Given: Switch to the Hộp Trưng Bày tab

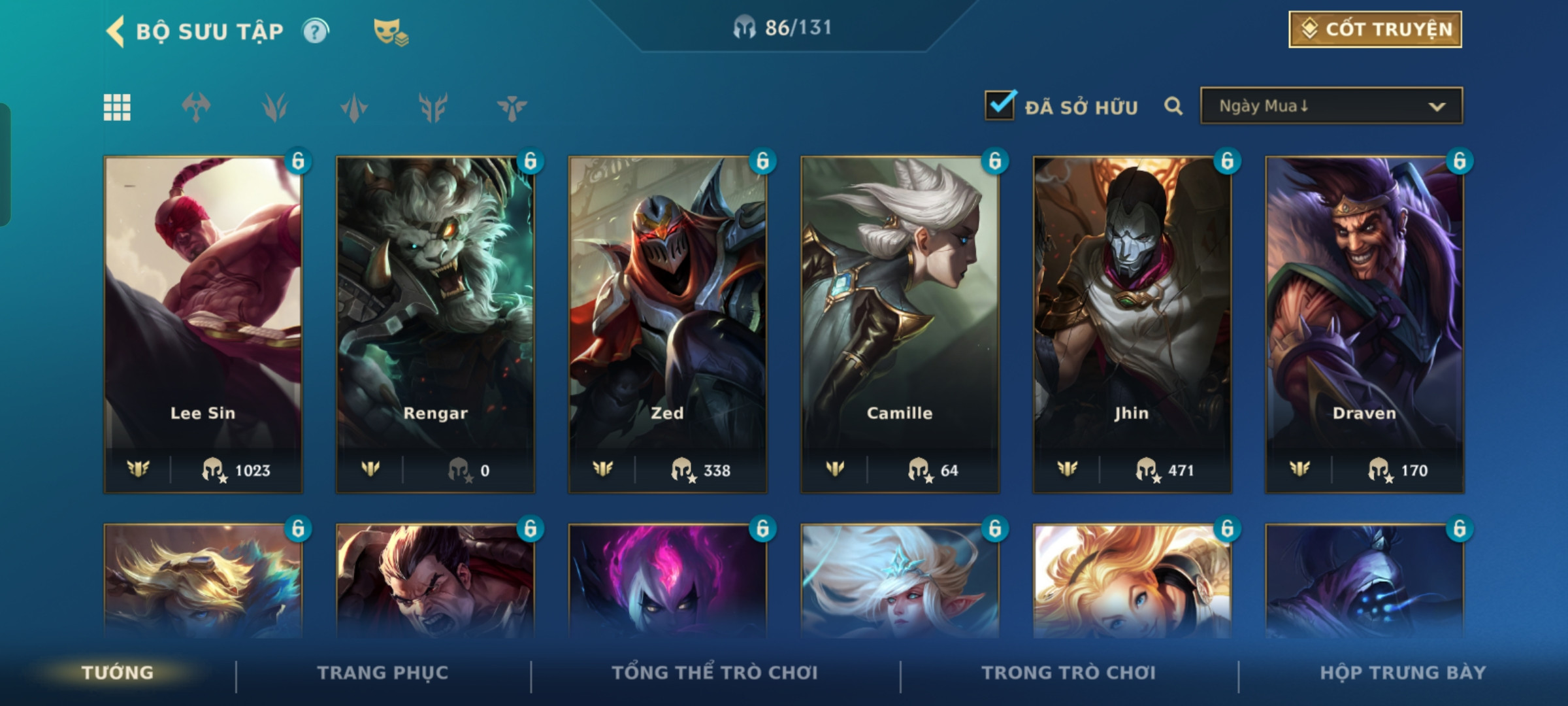Looking at the screenshot, I should point(1403,673).
